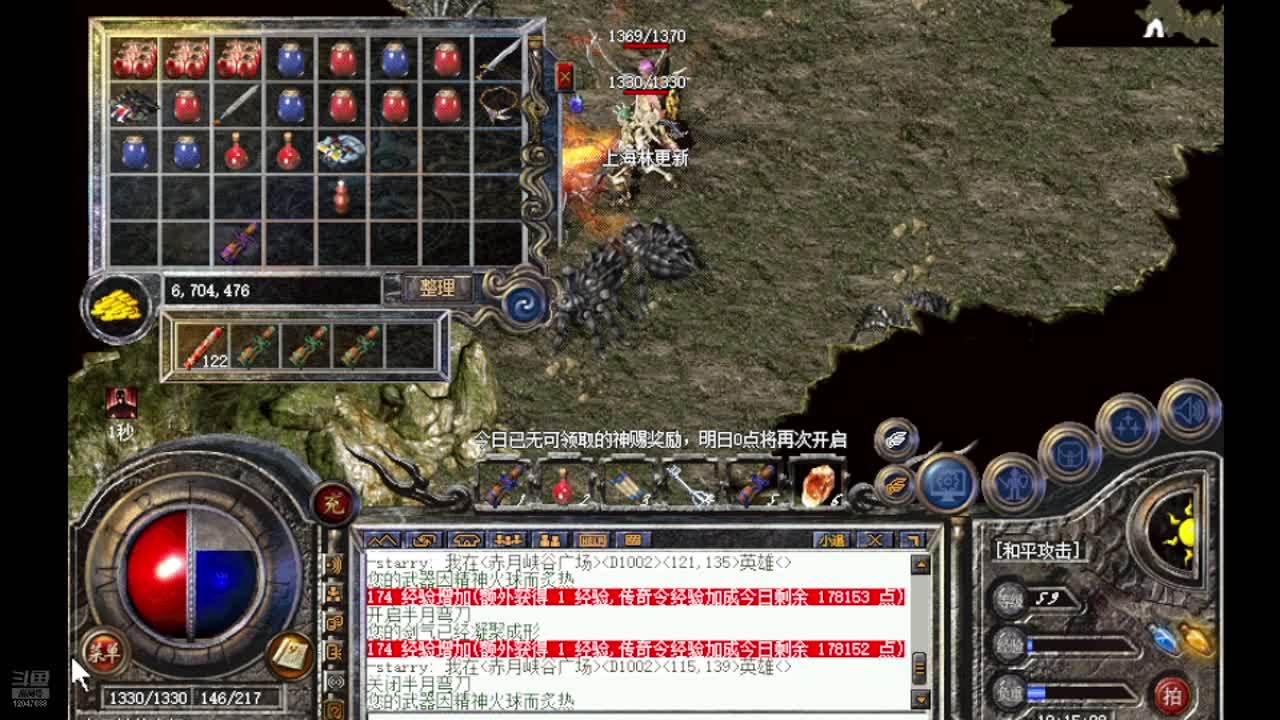This screenshot has height=720, width=1280.
Task: Pick the necklace item in the inventory
Action: point(498,103)
